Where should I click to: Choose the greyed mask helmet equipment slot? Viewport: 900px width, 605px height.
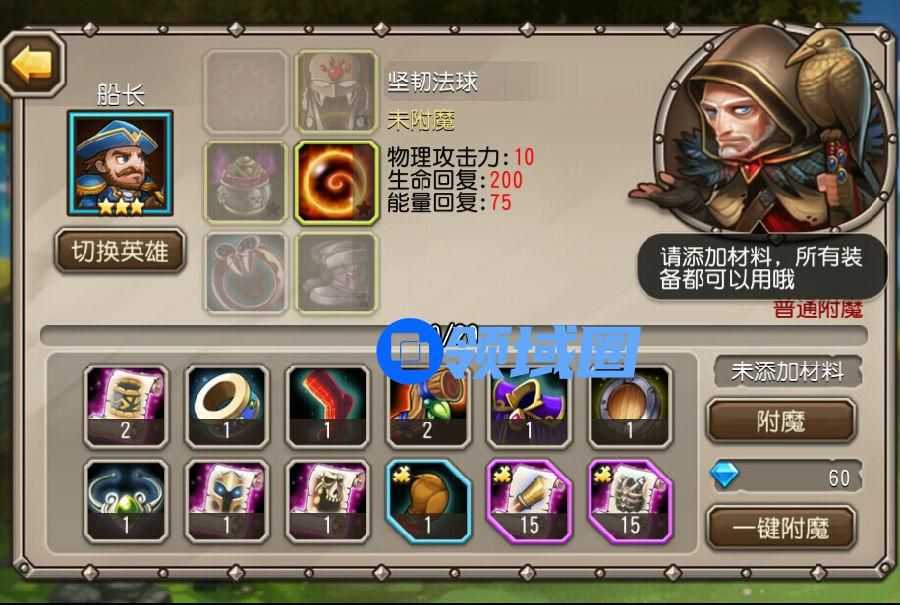[335, 93]
